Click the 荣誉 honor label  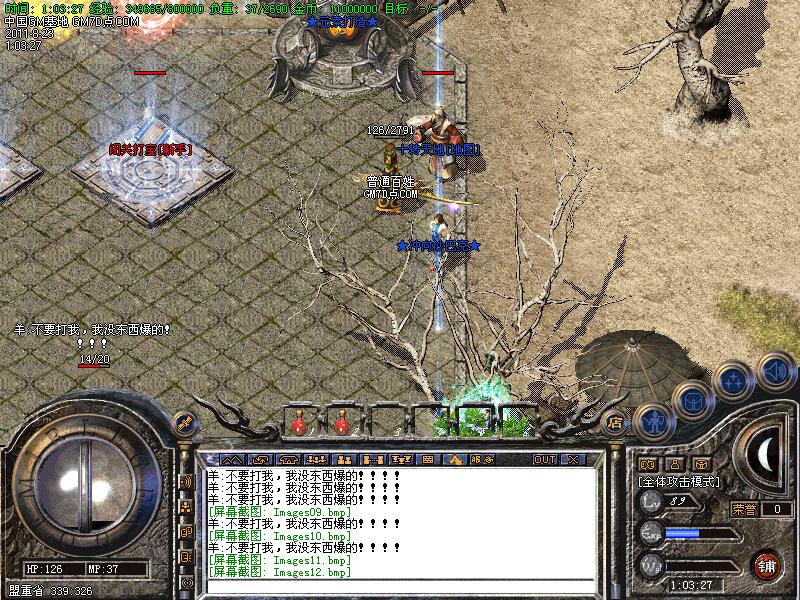click(744, 508)
